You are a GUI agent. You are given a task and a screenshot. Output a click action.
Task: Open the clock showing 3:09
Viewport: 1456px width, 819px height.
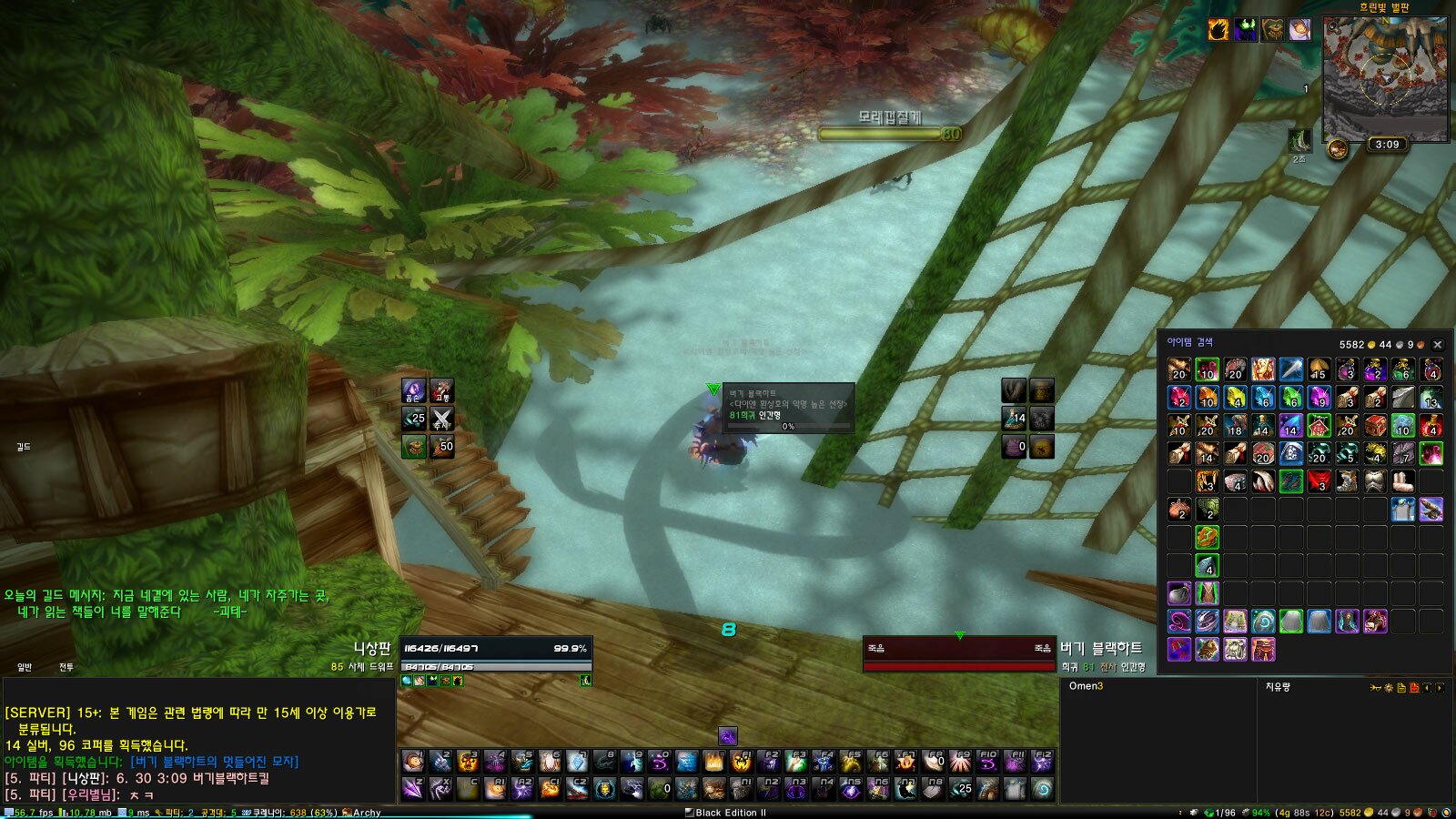[x=1387, y=145]
